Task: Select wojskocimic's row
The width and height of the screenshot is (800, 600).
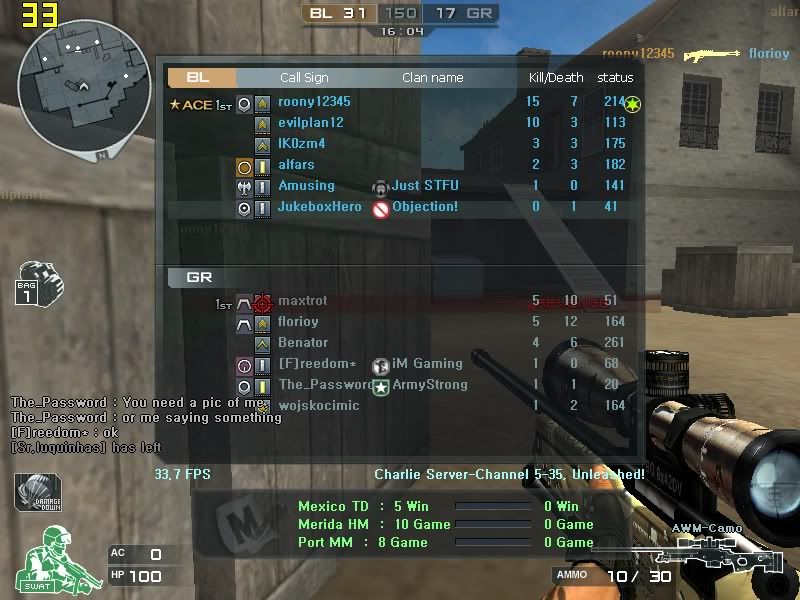Action: [x=318, y=406]
